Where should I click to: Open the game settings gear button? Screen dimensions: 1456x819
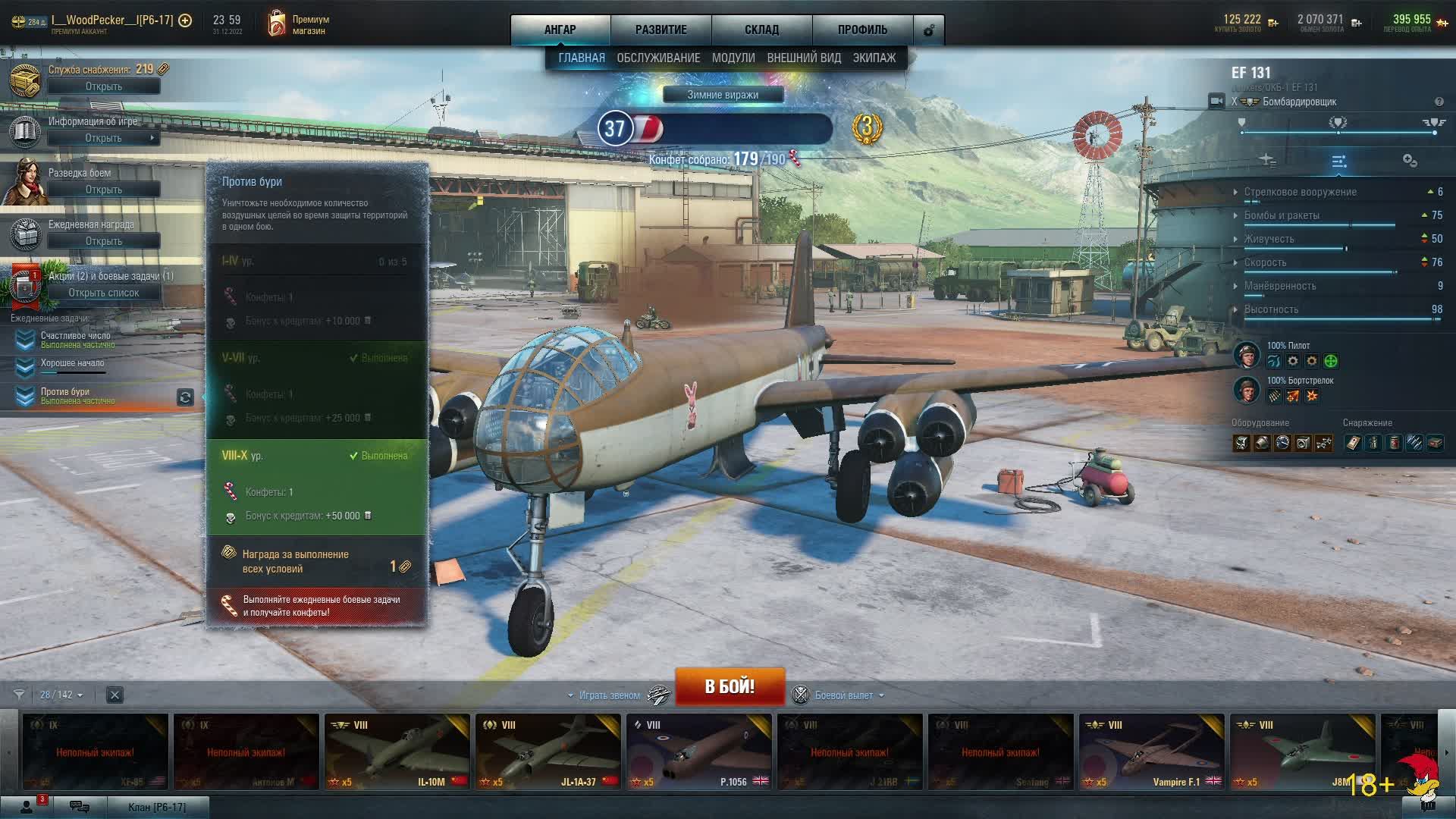click(x=929, y=30)
